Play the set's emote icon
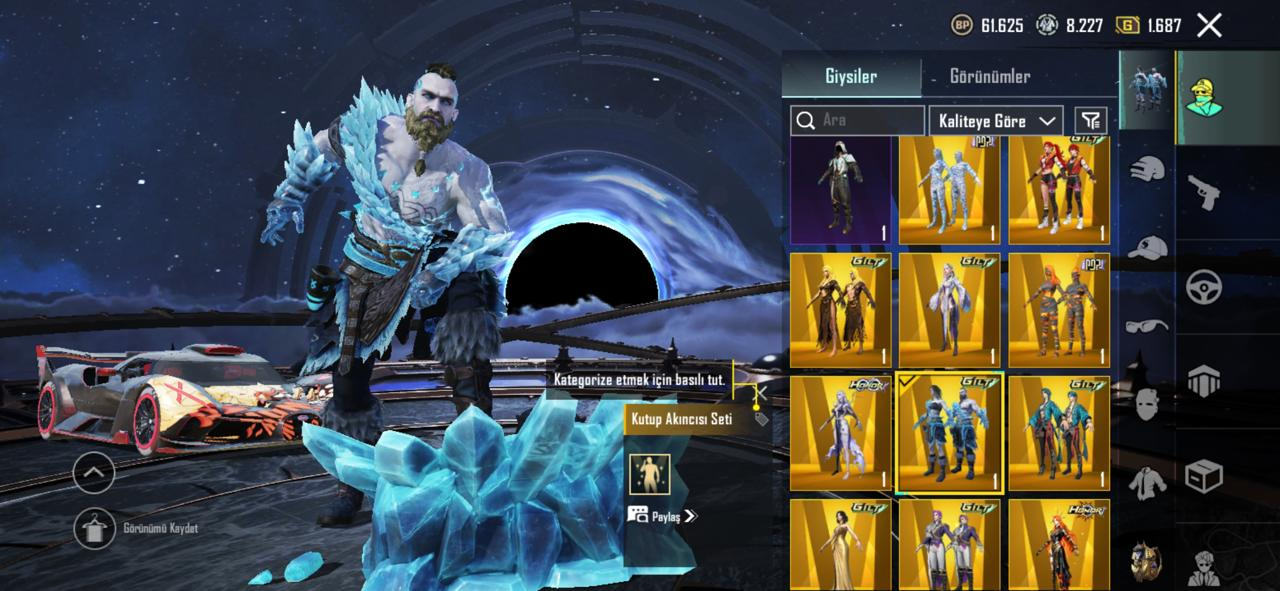This screenshot has width=1280, height=591. point(650,473)
